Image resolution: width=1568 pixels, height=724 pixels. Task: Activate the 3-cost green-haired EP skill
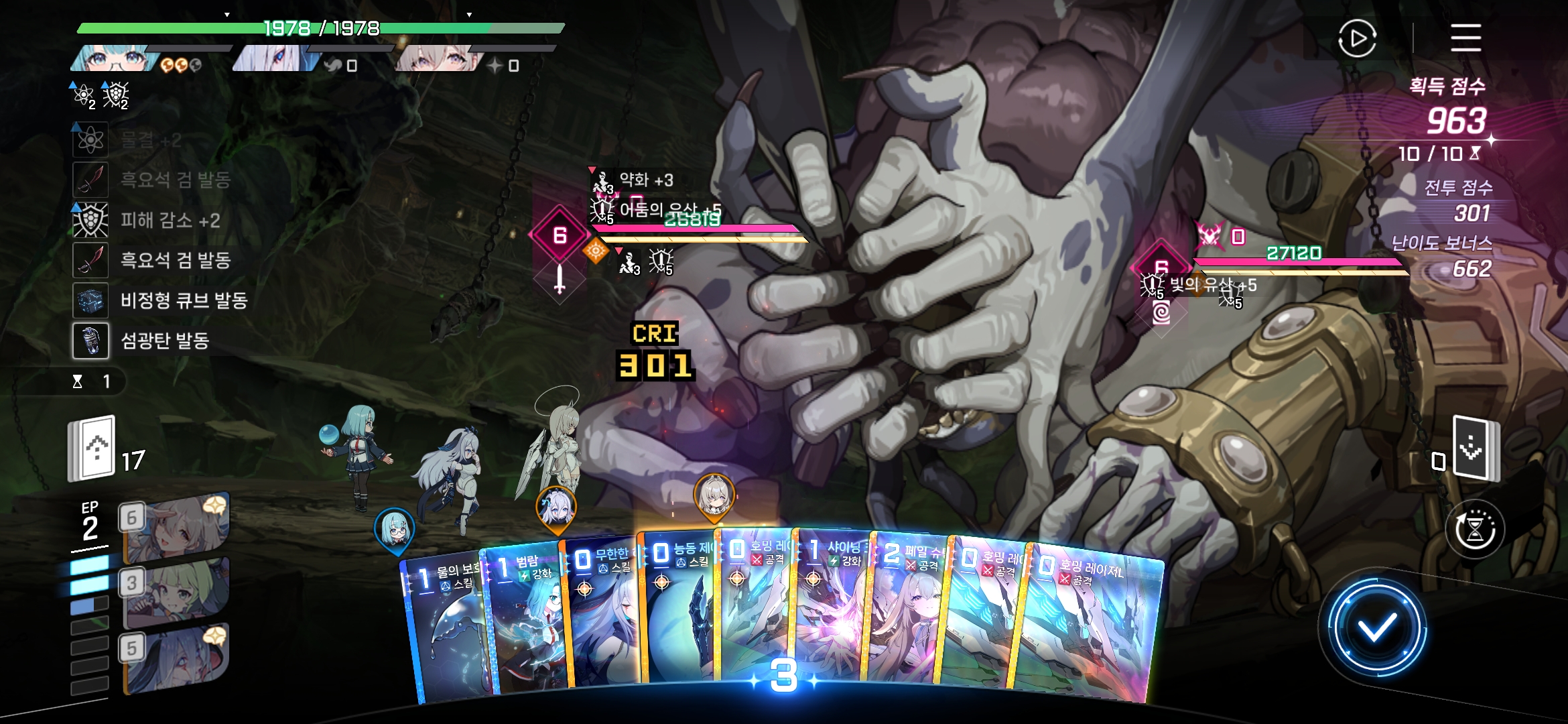click(x=176, y=593)
